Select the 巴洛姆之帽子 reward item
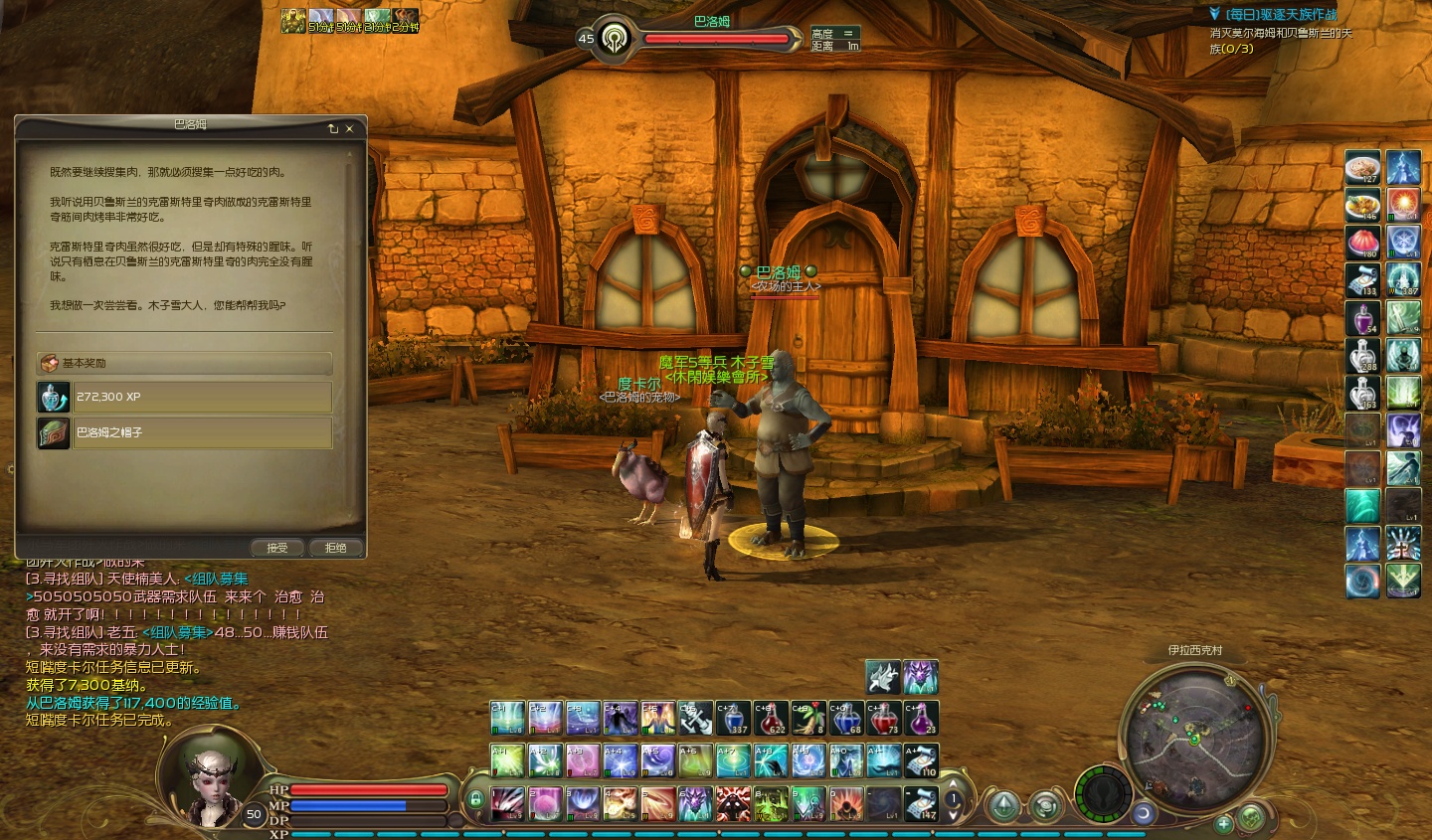This screenshot has height=840, width=1432. click(202, 432)
